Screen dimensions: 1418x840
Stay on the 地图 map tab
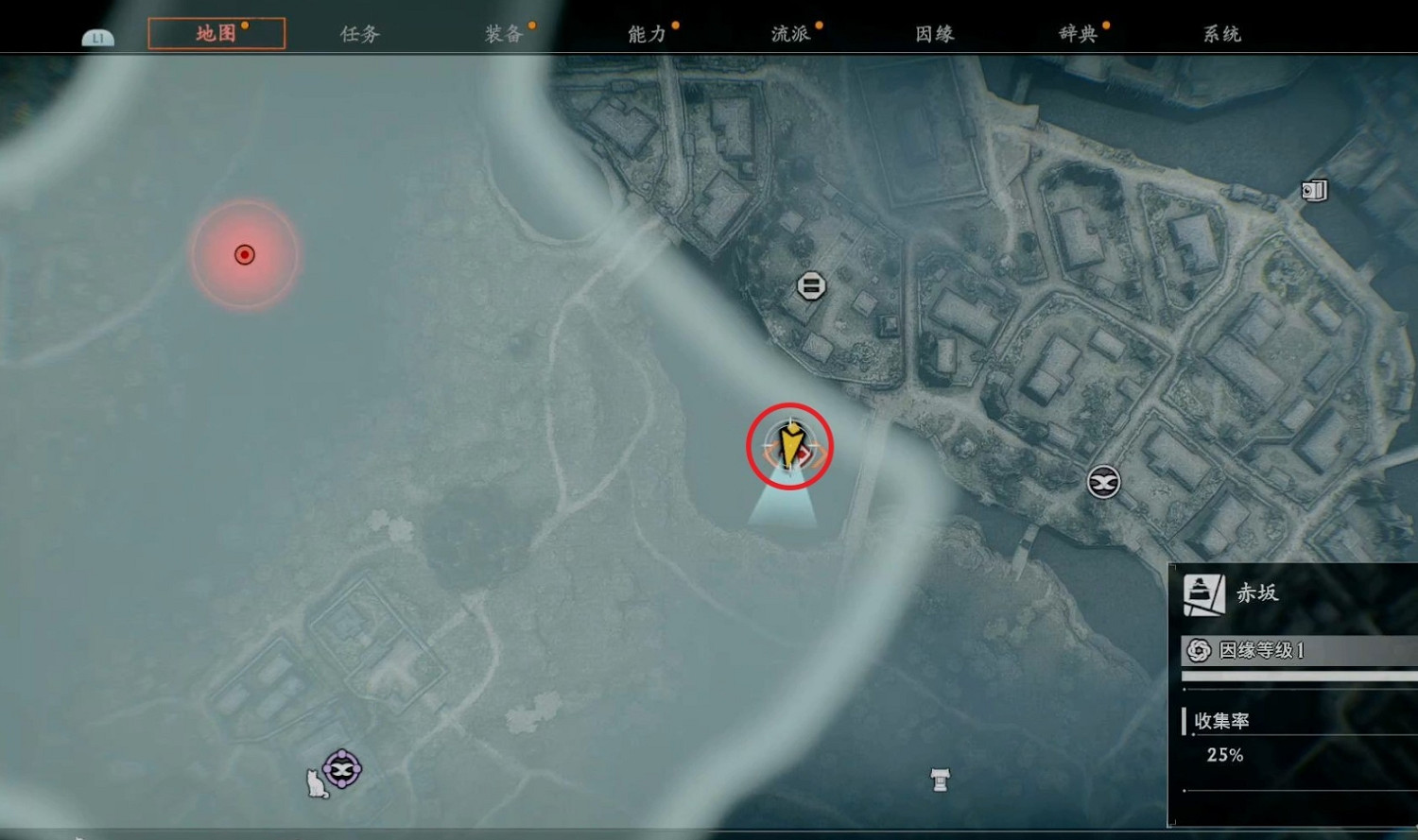click(216, 33)
